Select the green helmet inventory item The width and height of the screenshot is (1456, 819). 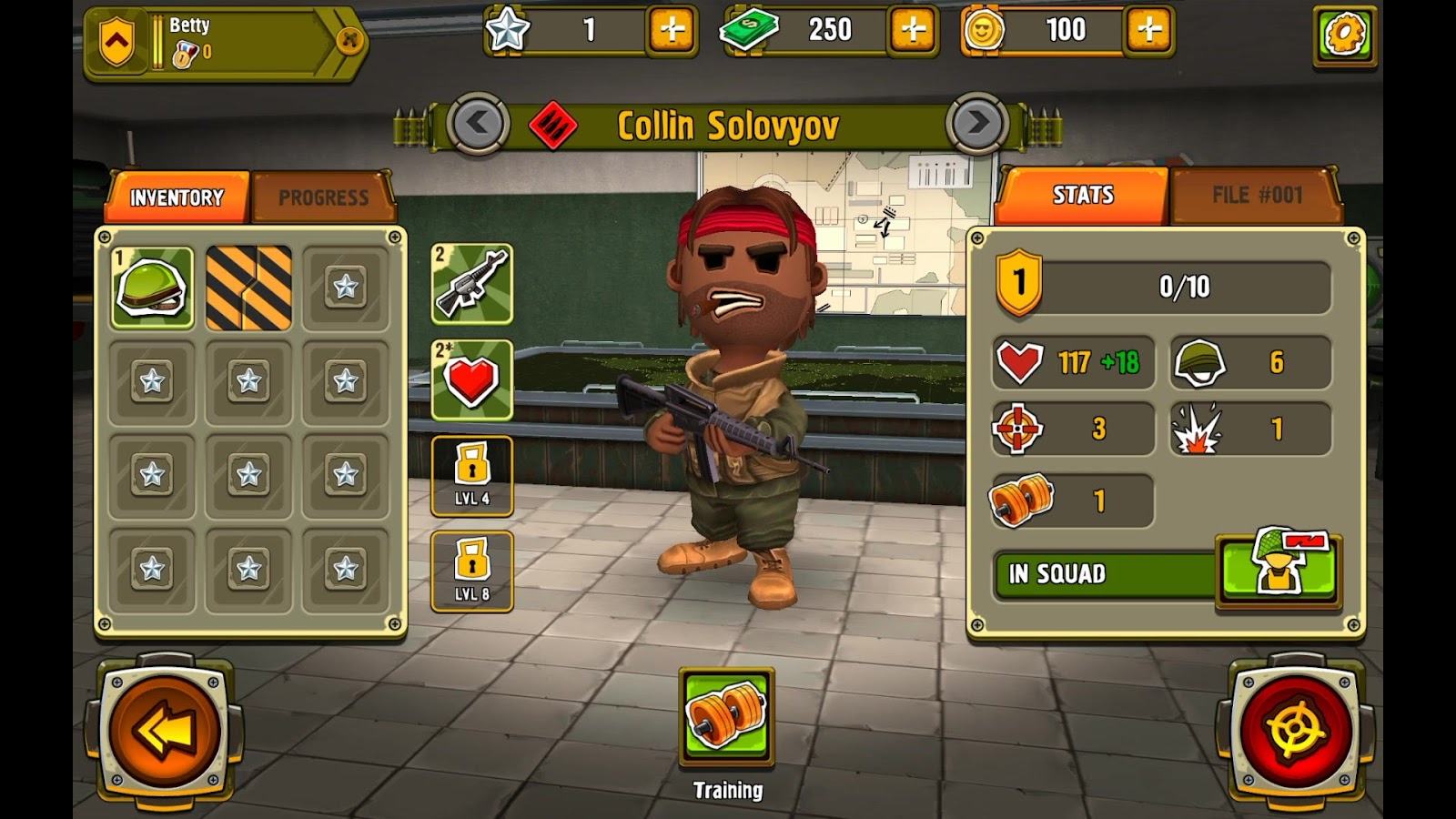click(152, 288)
